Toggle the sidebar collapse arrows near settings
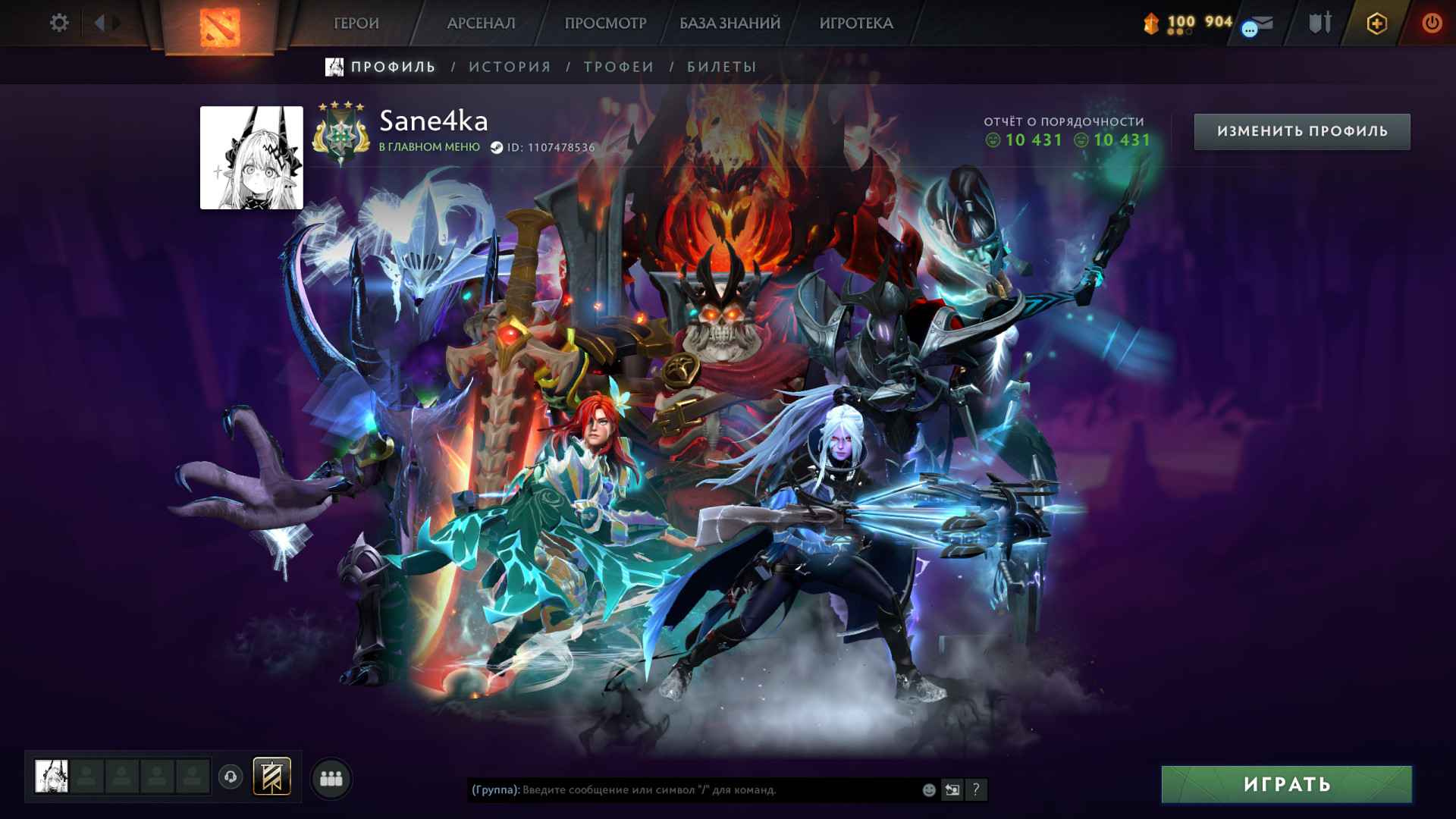 tap(104, 21)
